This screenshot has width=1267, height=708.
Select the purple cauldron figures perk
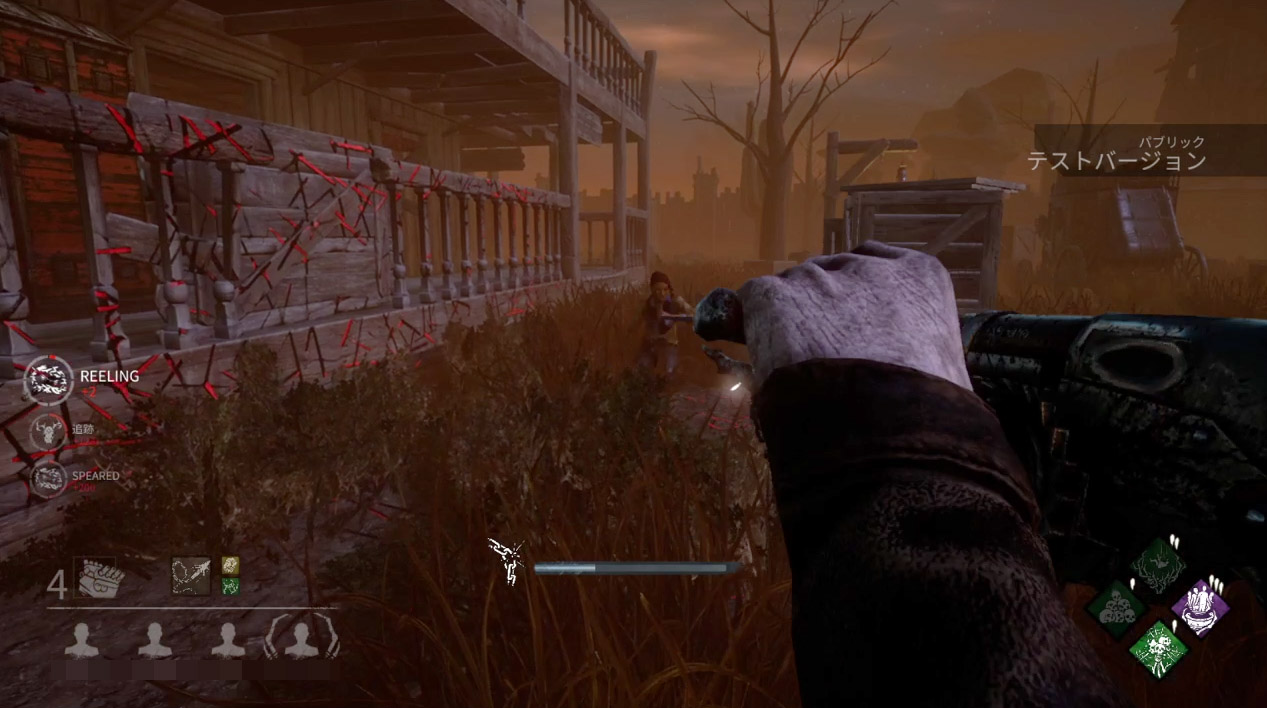(1200, 607)
